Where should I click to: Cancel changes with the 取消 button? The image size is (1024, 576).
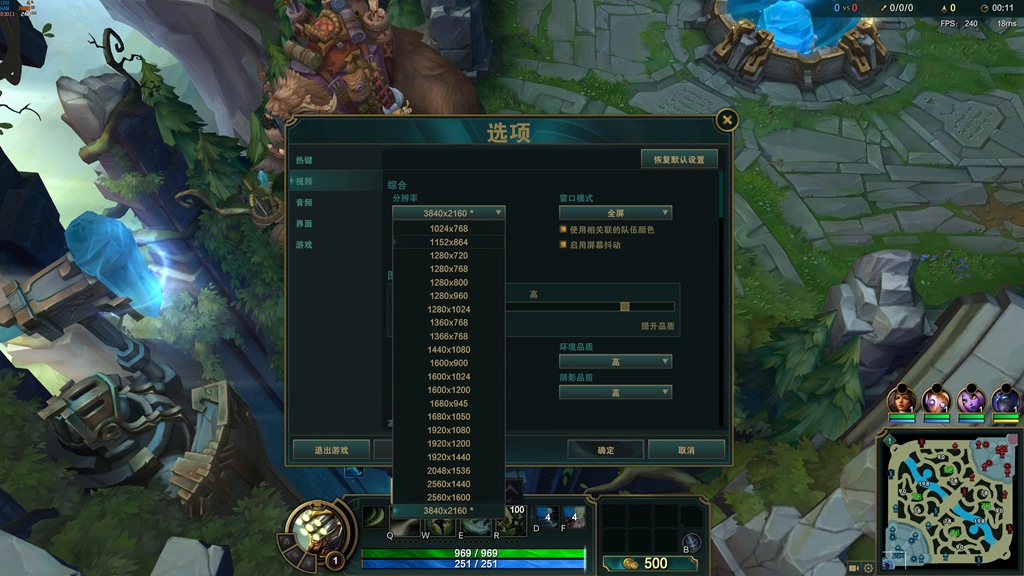686,450
